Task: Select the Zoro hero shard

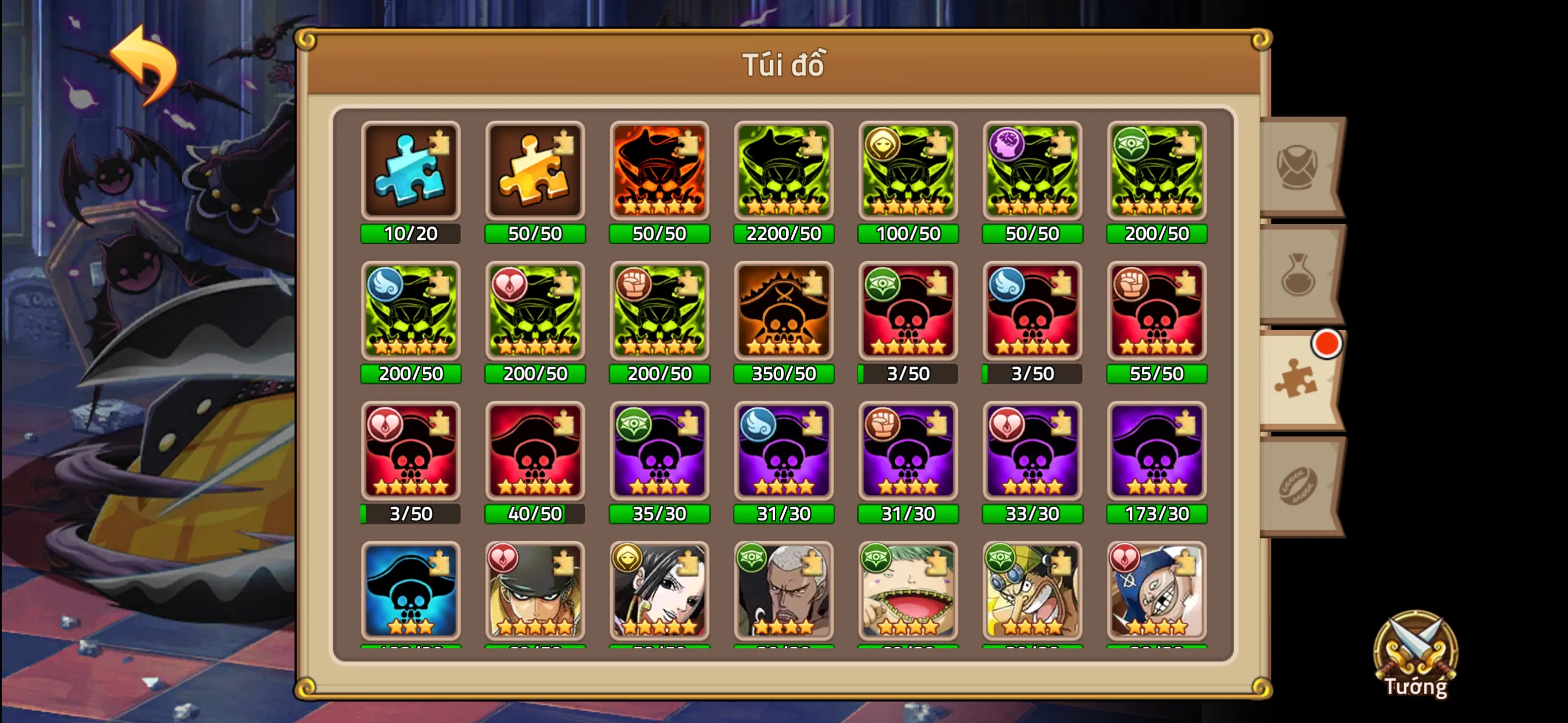Action: pyautogui.click(x=535, y=592)
